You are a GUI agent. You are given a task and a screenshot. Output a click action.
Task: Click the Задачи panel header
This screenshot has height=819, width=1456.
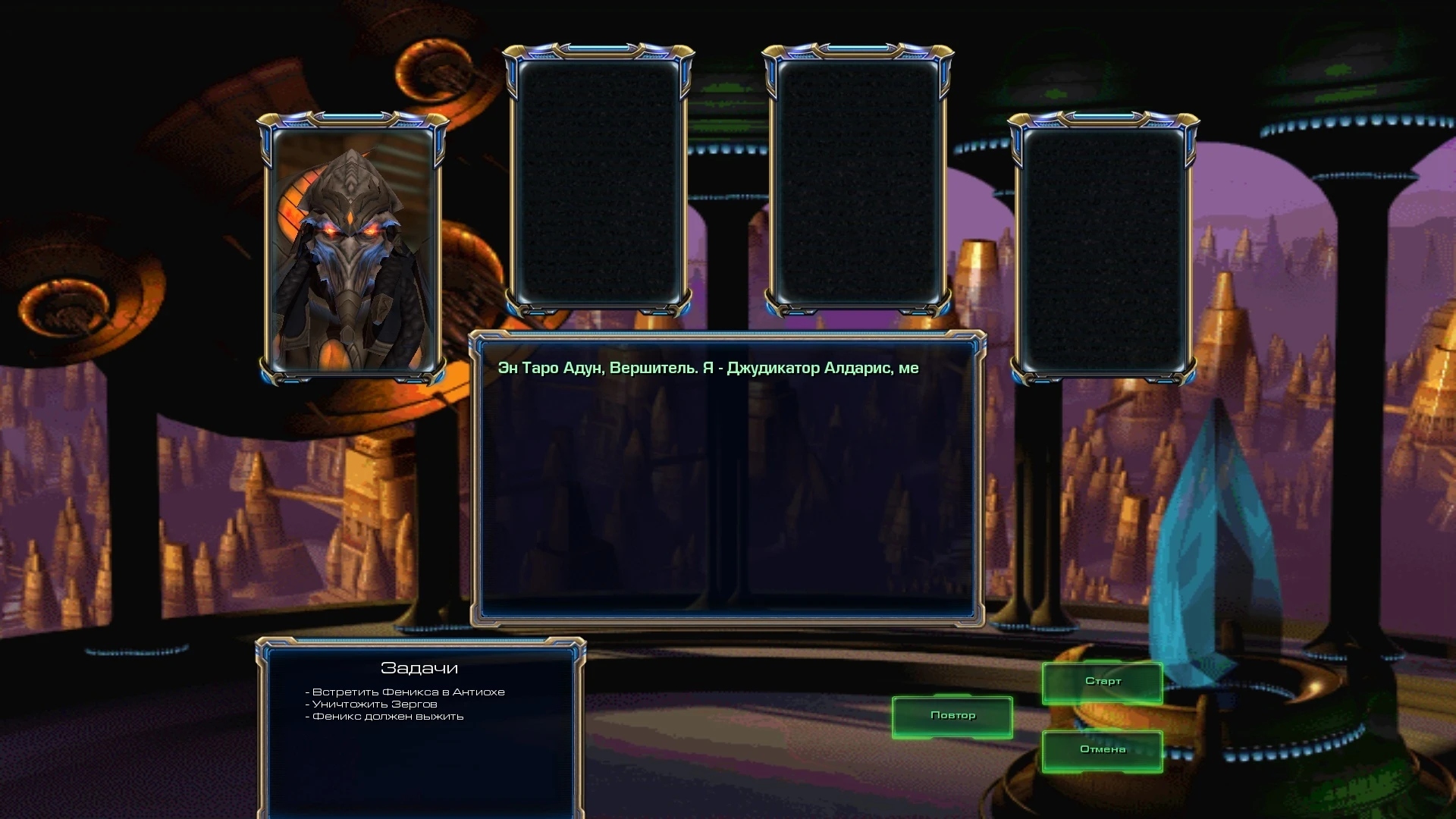(419, 669)
